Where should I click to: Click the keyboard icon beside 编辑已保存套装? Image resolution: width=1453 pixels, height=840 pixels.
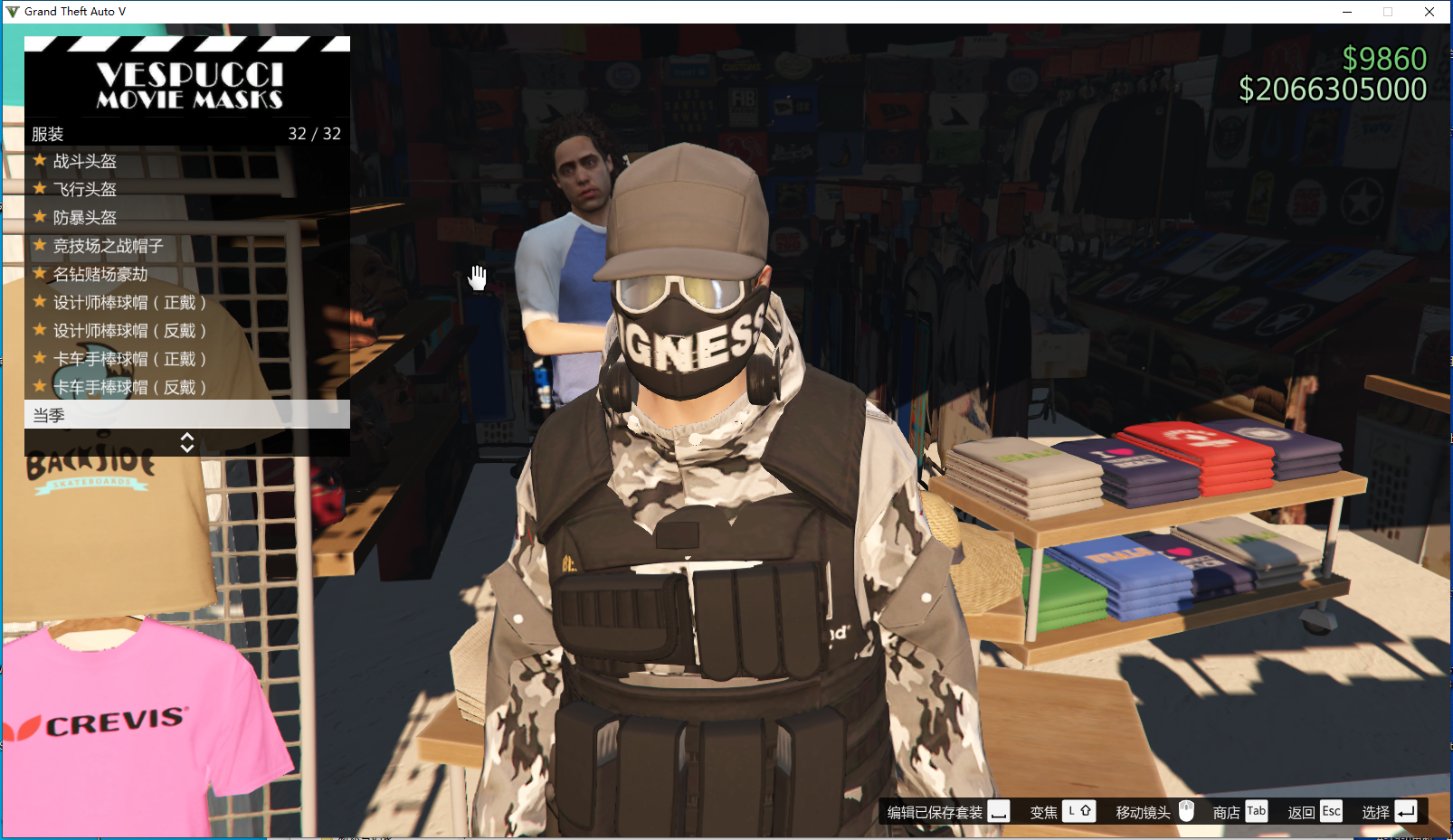[x=999, y=813]
